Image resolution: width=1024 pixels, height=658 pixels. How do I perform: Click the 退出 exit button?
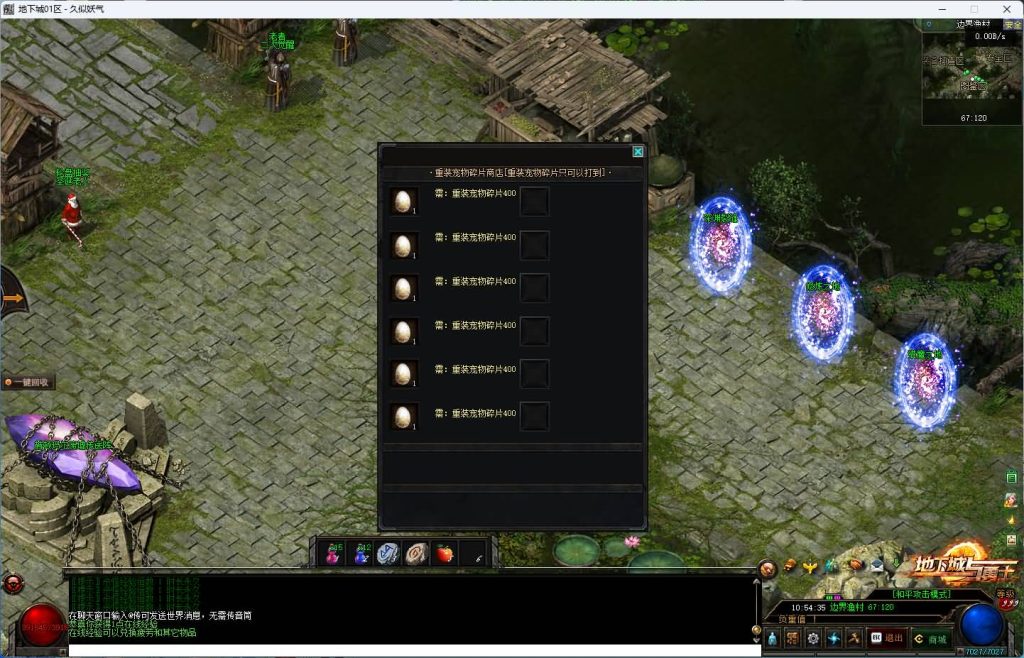click(x=886, y=638)
